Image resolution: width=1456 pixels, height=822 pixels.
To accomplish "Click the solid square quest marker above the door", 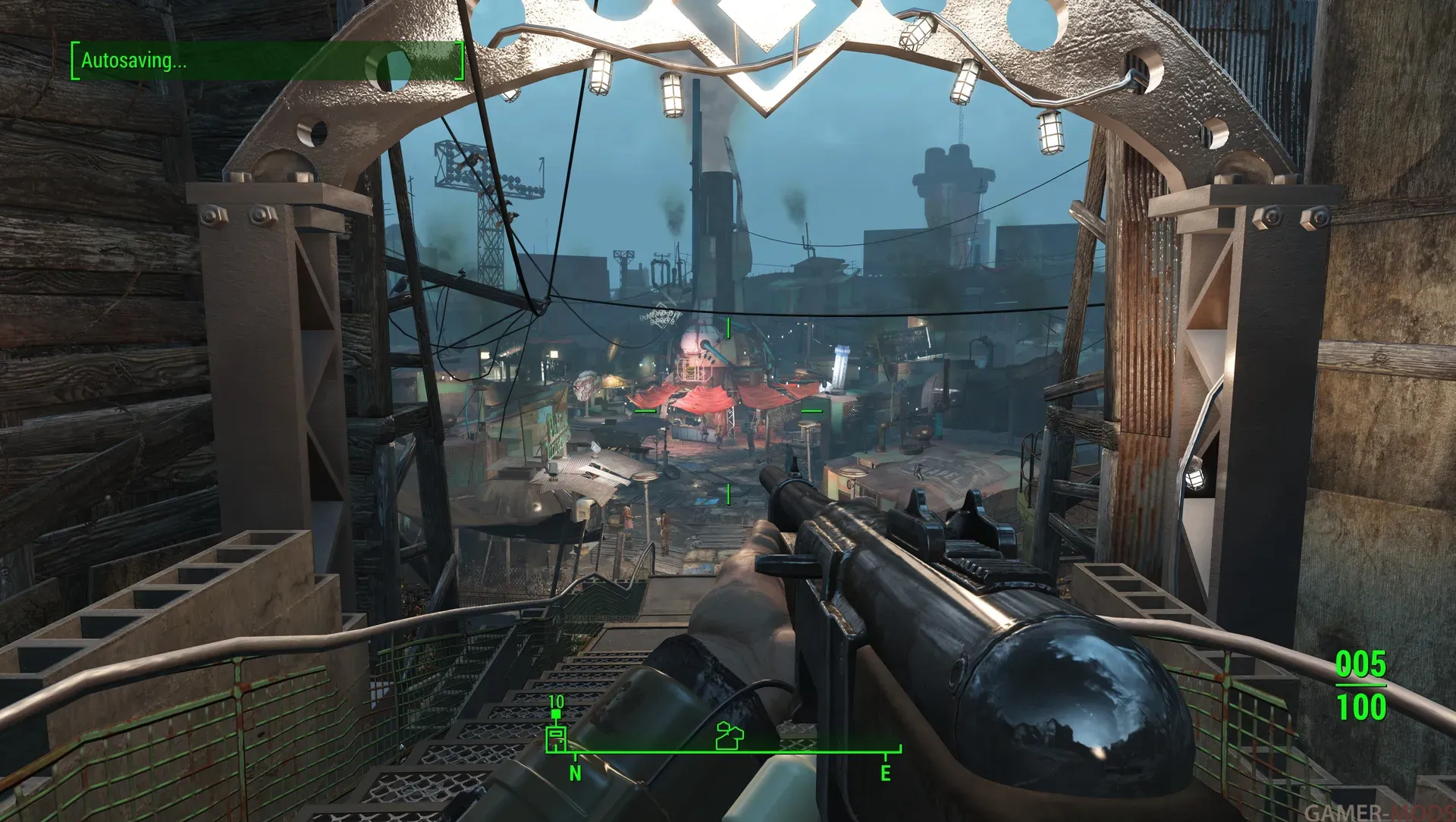I will coord(557,714).
